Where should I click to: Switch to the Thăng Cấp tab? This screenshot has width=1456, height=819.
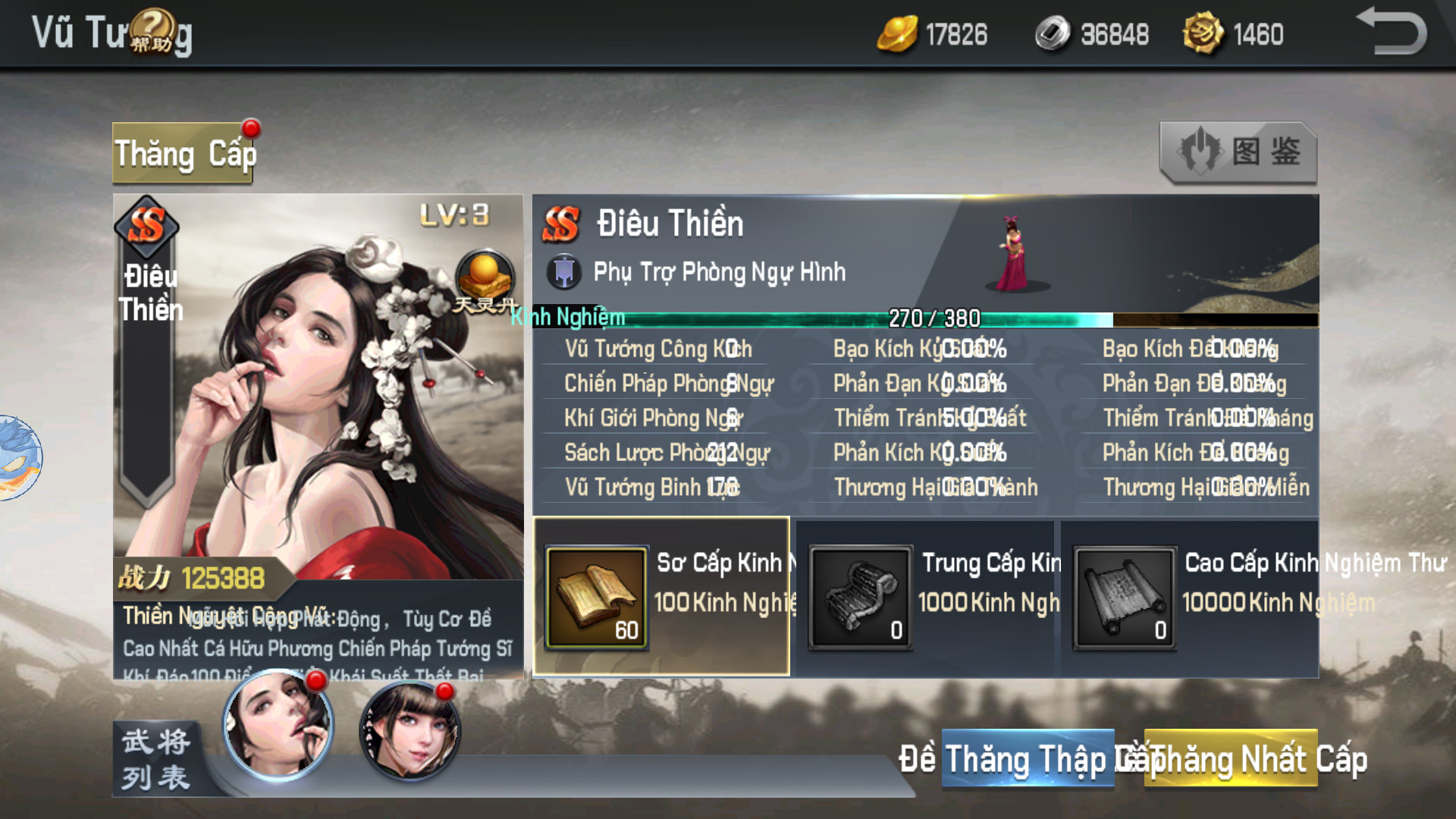click(184, 153)
